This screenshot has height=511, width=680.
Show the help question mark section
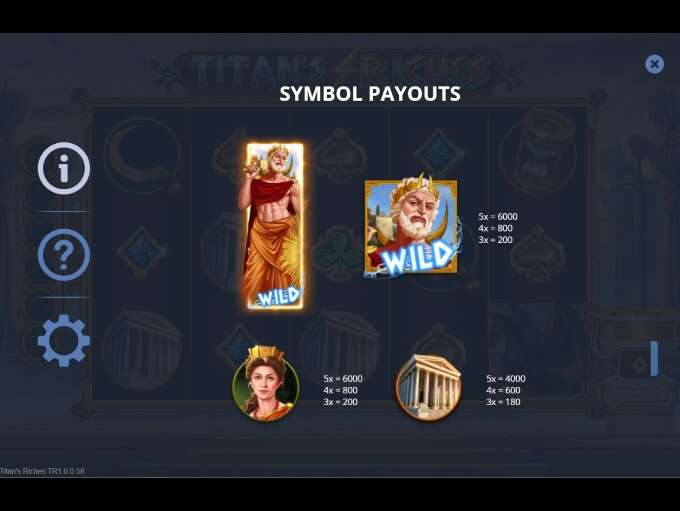[64, 255]
